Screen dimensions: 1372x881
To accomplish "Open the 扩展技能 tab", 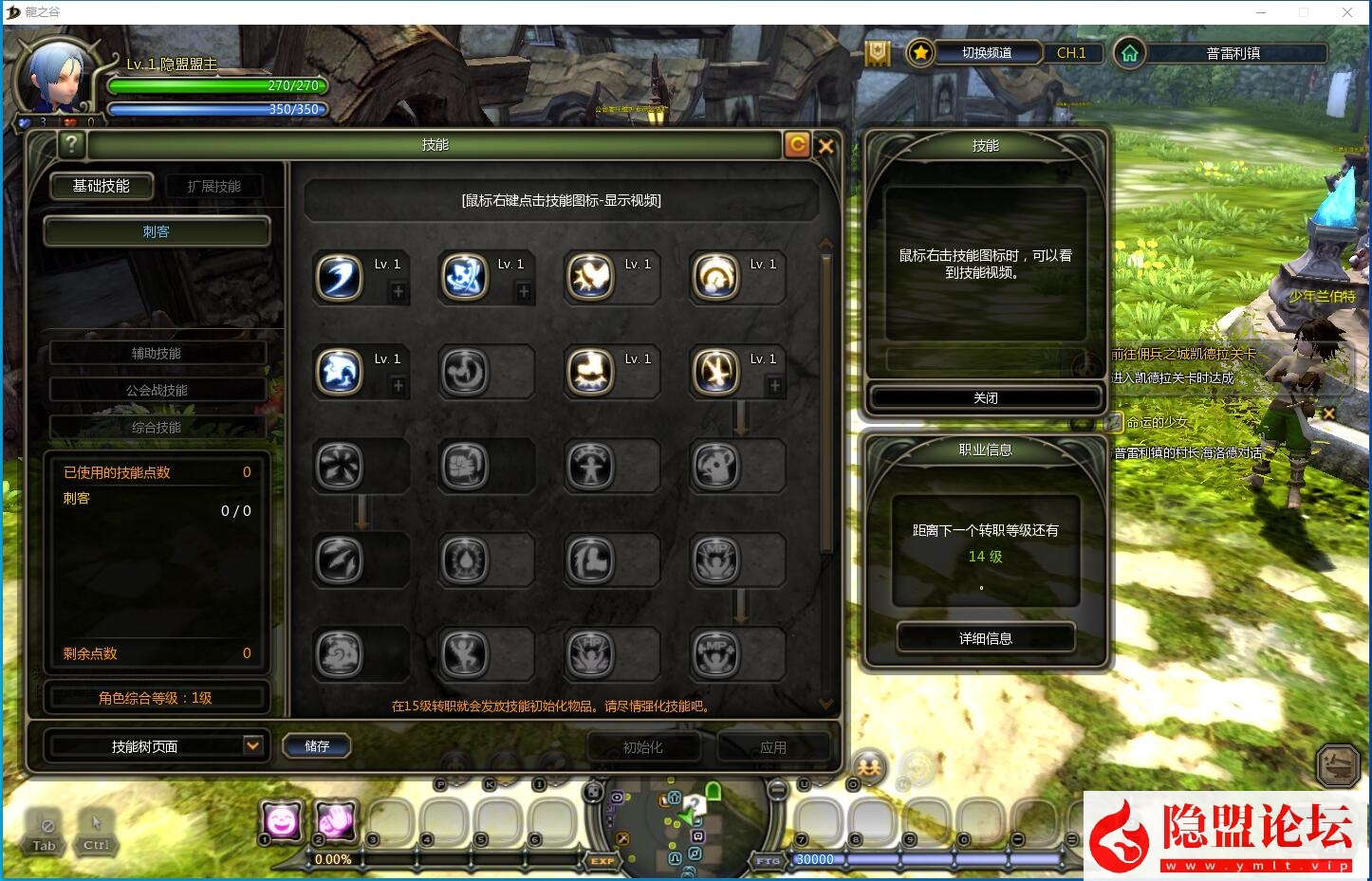I will click(x=213, y=186).
